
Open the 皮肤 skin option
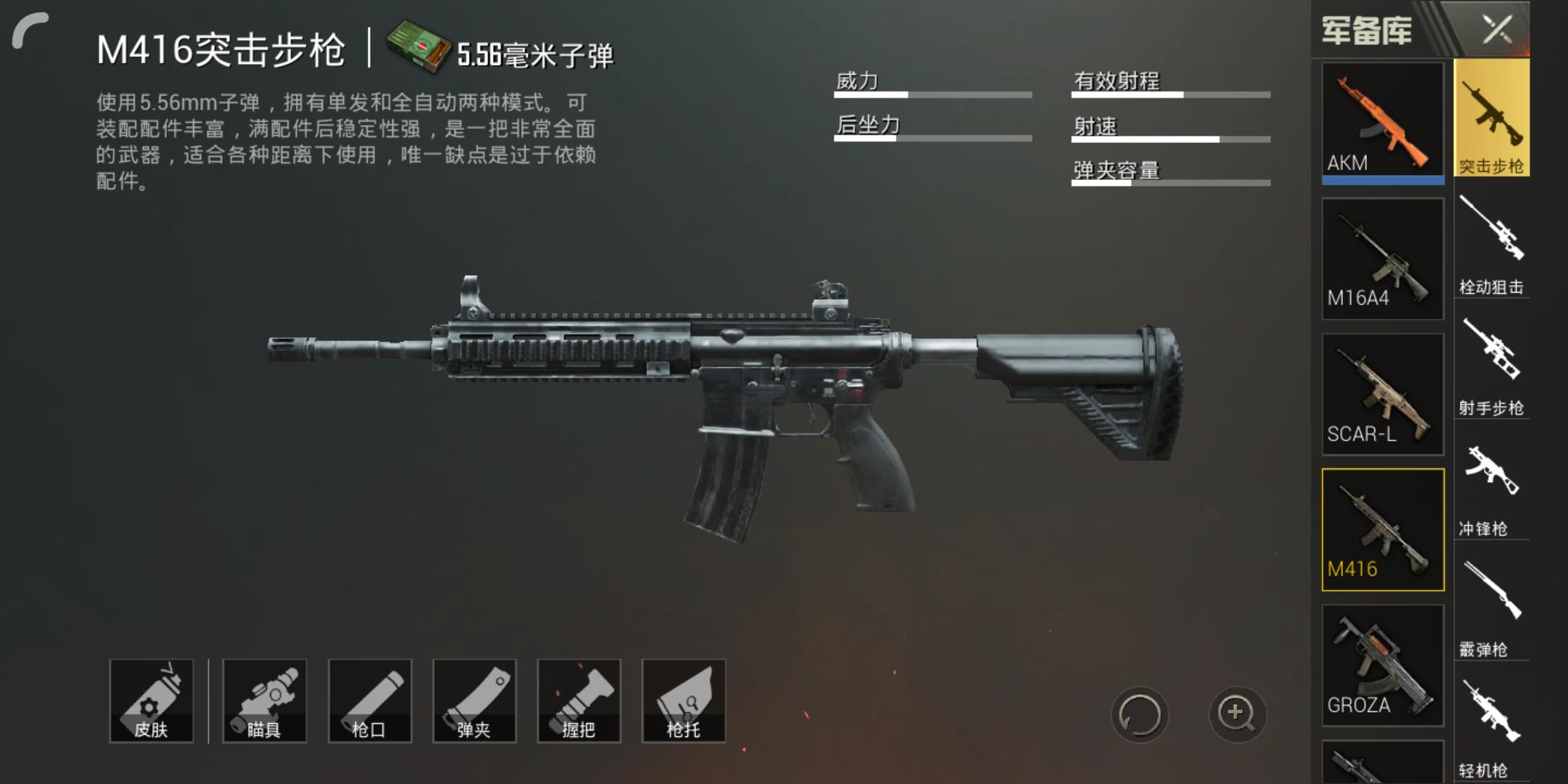[151, 701]
